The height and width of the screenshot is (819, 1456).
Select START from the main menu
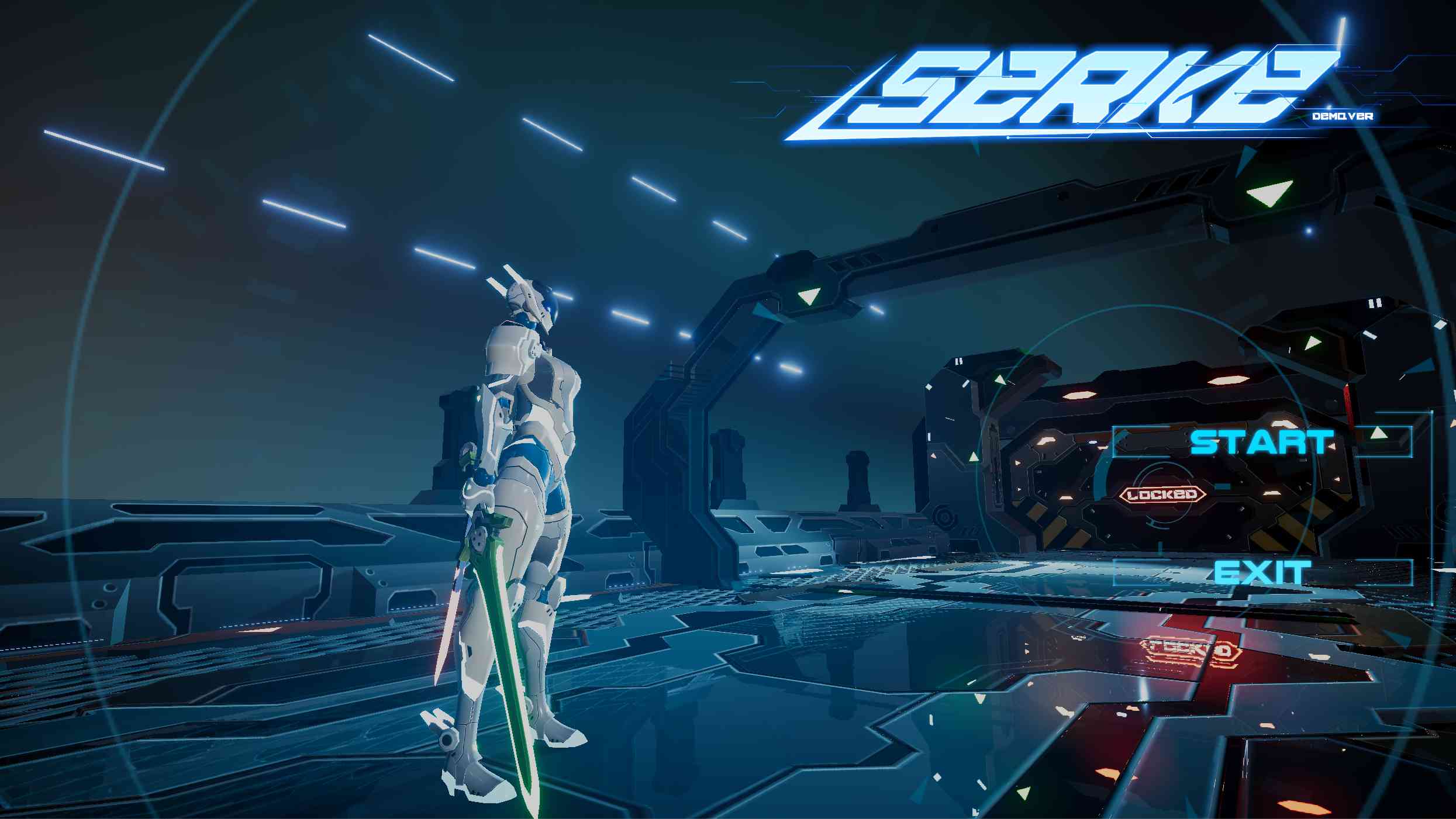1261,441
